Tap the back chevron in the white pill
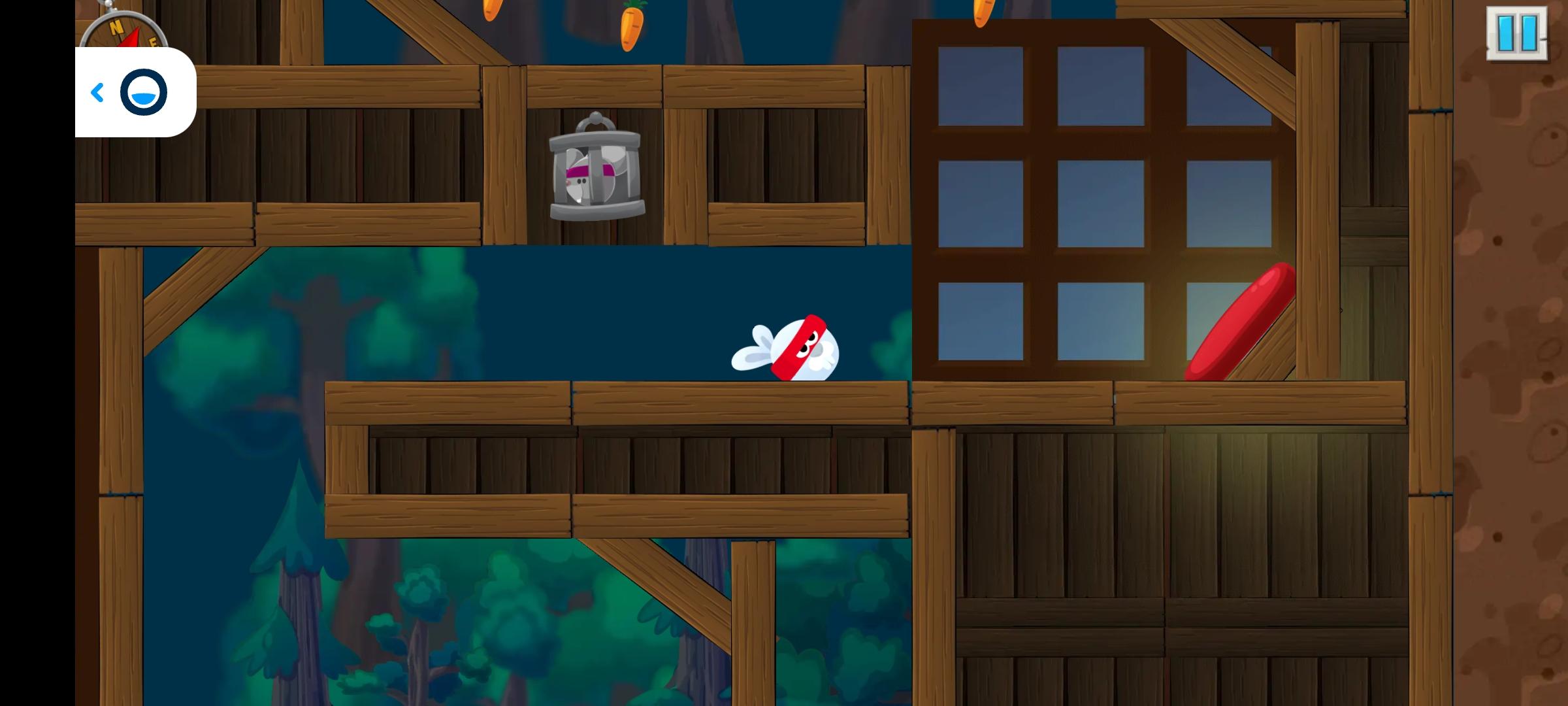Image resolution: width=1568 pixels, height=706 pixels. [98, 92]
